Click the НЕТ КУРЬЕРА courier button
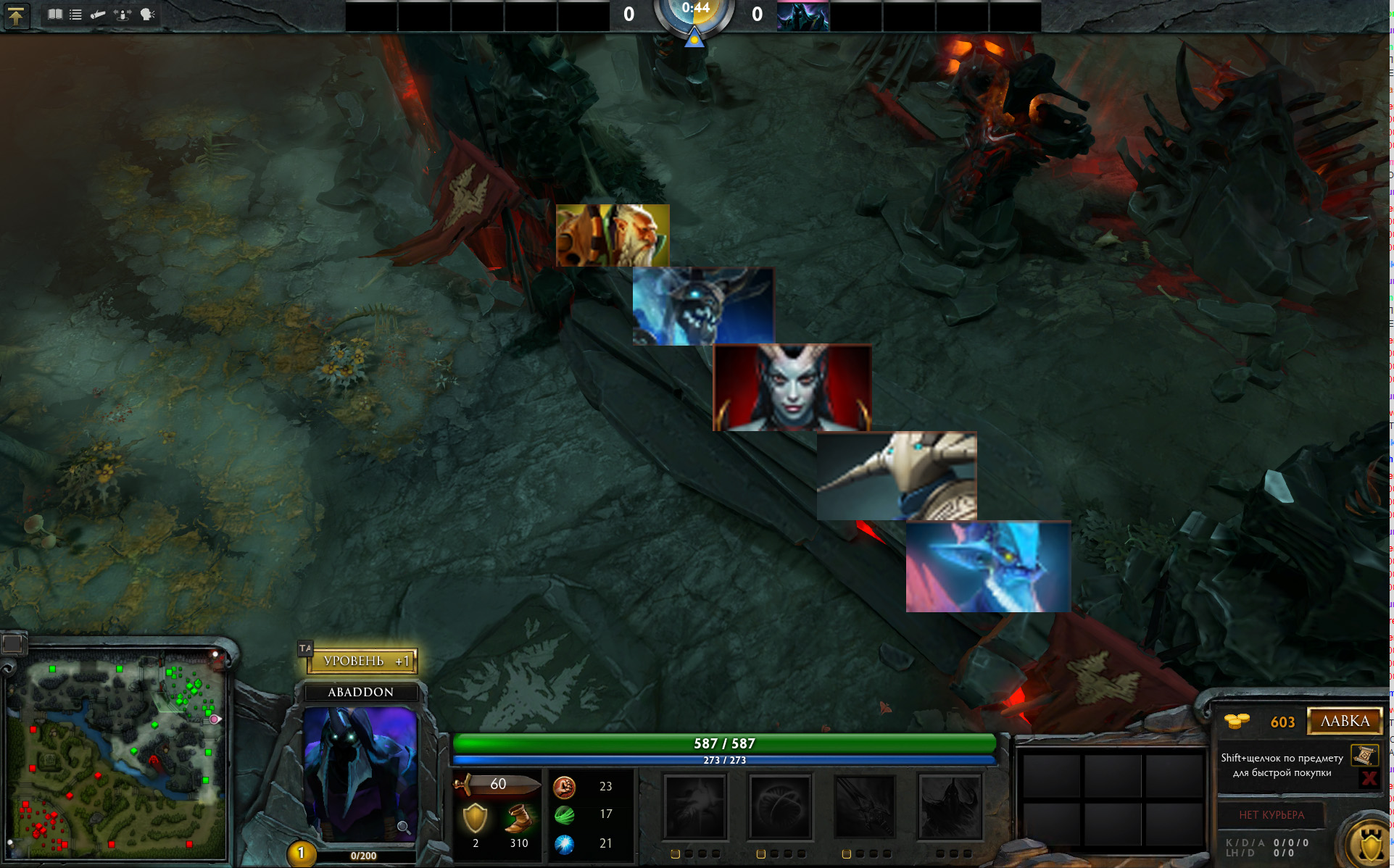This screenshot has width=1394, height=868. click(x=1271, y=815)
